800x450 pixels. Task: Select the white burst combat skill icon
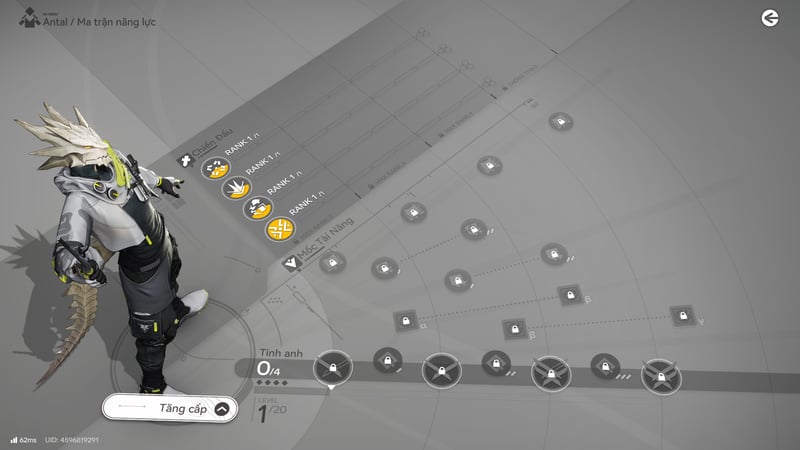(235, 187)
